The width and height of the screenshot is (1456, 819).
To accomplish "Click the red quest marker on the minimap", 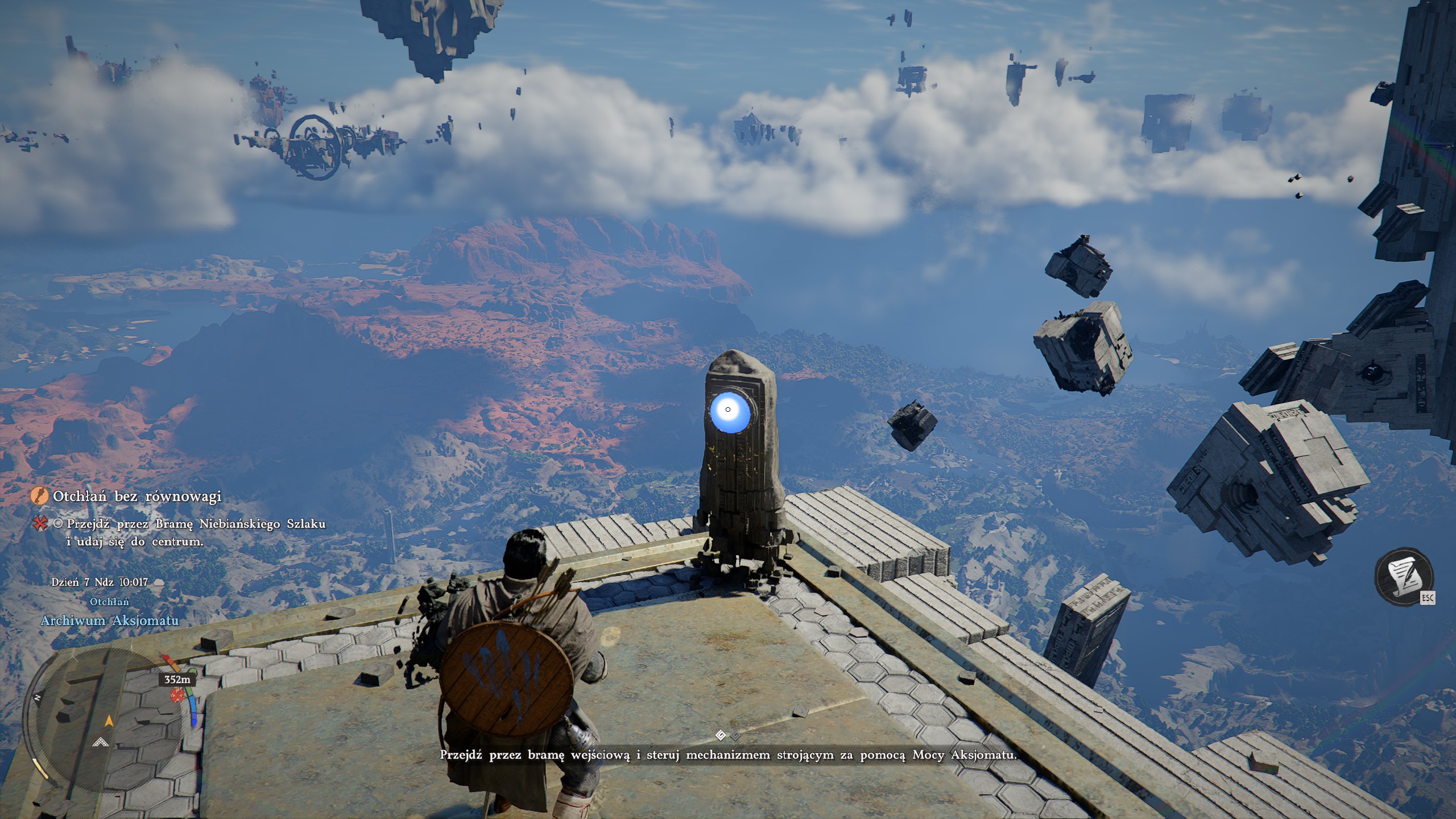I will point(178,694).
